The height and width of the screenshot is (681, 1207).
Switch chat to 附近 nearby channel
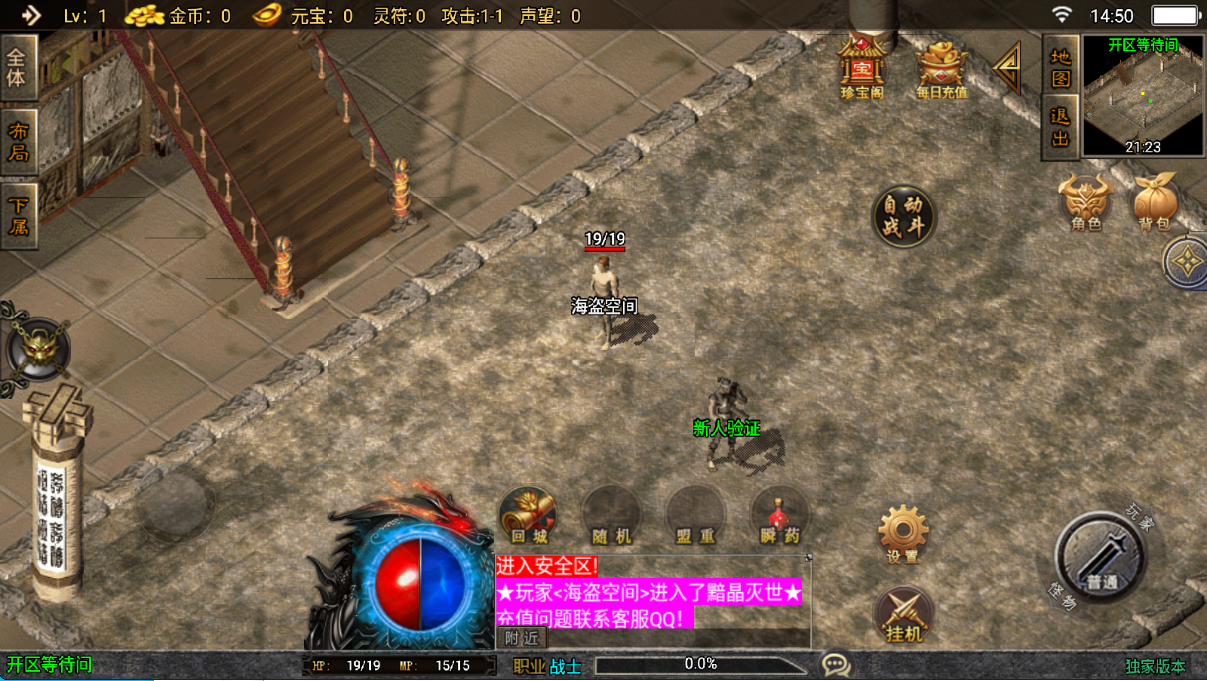(x=521, y=638)
